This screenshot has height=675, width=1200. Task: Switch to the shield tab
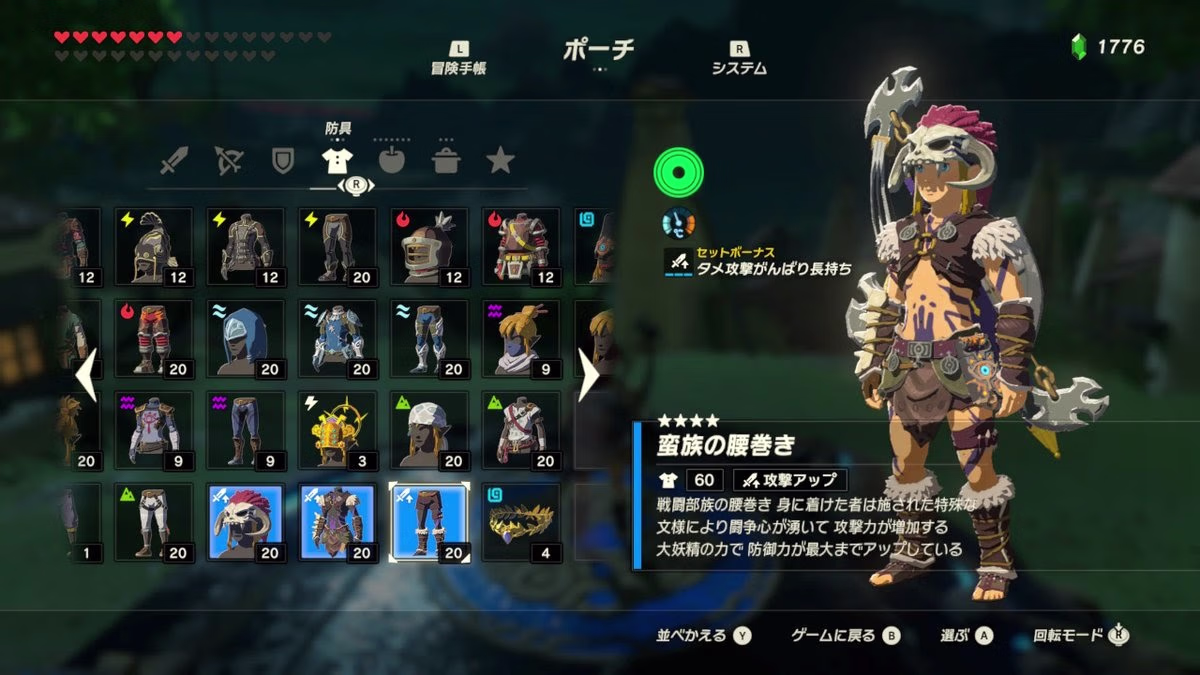point(283,160)
